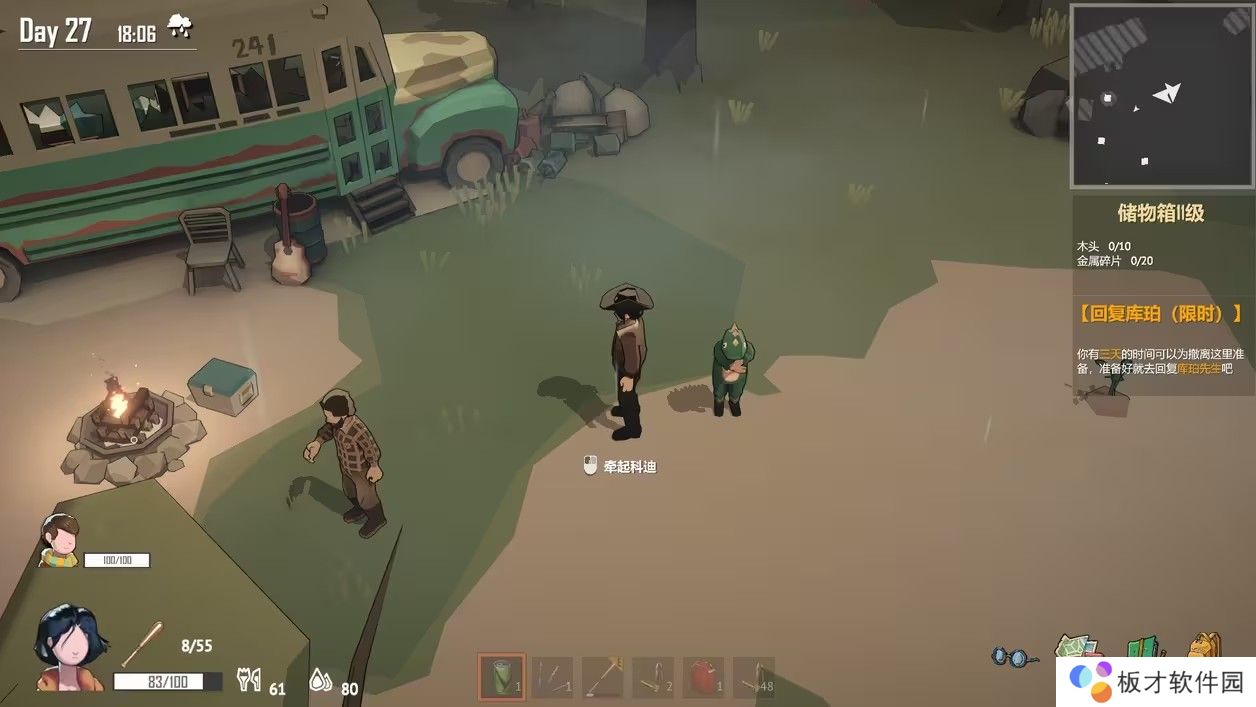Open the yellow backpack inventory

(1207, 647)
